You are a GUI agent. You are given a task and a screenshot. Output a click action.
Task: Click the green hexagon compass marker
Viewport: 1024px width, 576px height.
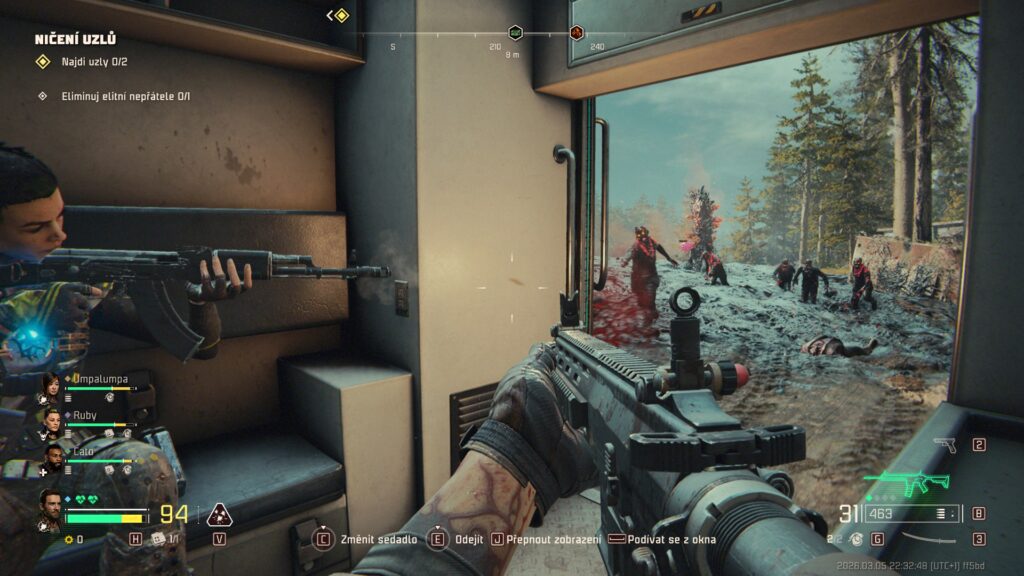[515, 33]
